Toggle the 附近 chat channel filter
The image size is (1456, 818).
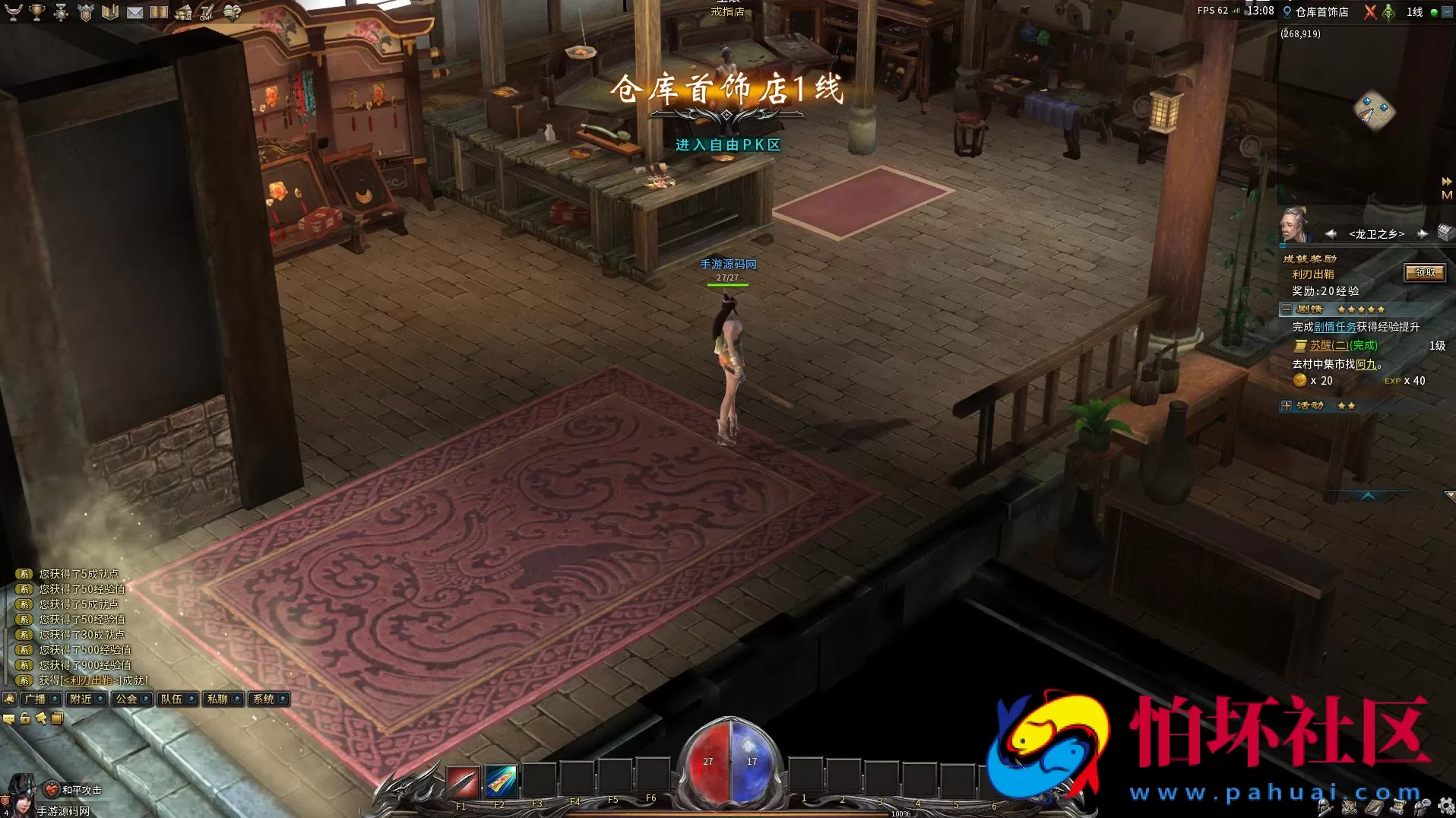pyautogui.click(x=82, y=699)
